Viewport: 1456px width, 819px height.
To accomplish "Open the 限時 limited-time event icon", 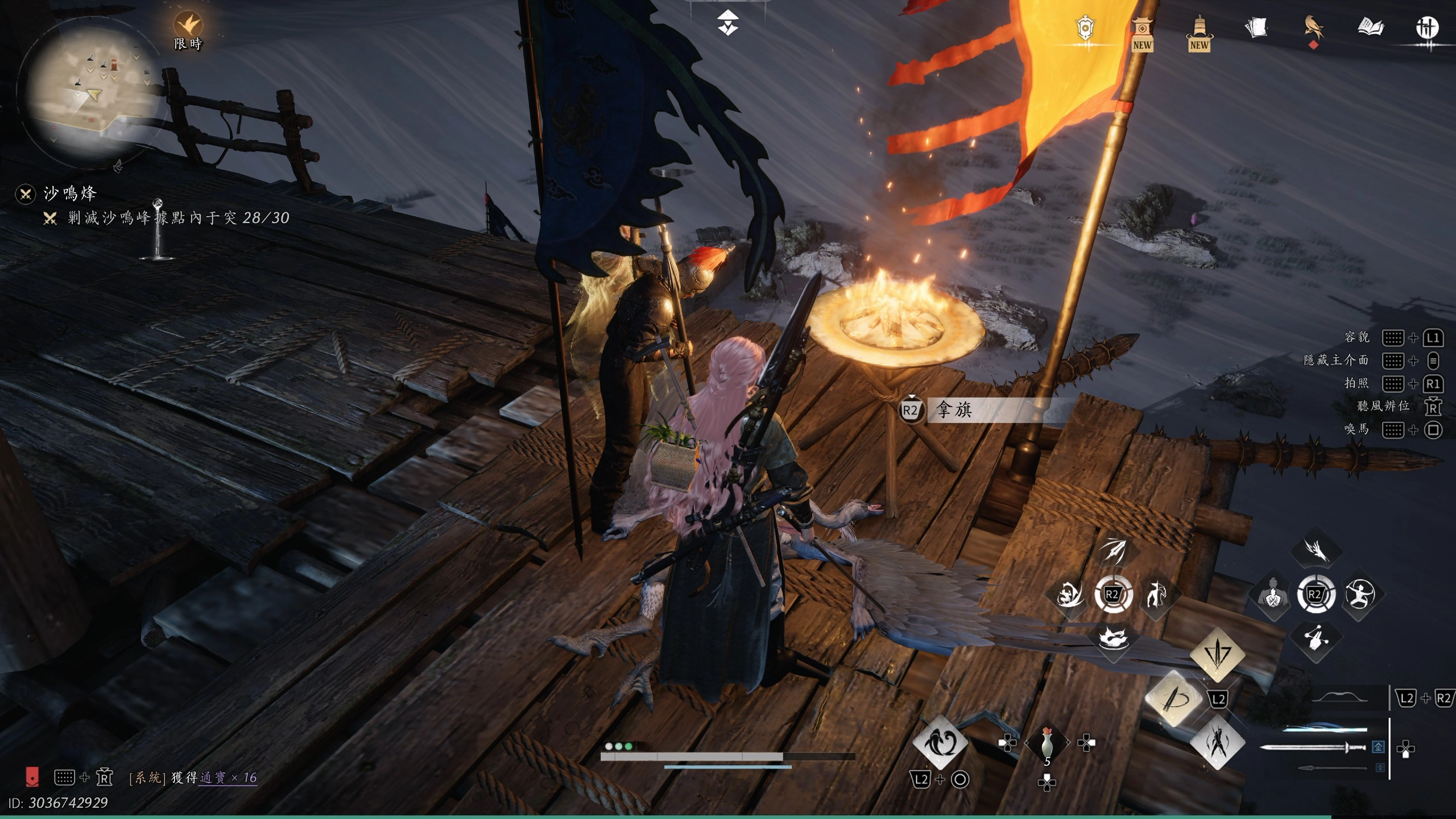I will click(188, 28).
